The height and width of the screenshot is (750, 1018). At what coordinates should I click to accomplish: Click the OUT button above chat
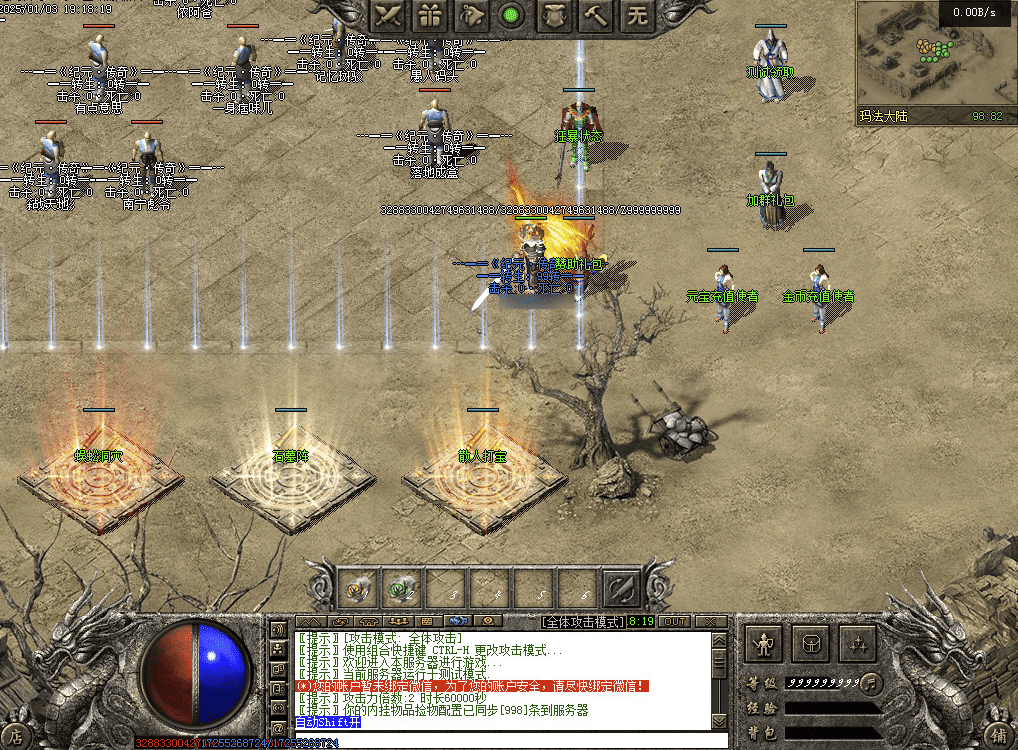[675, 621]
